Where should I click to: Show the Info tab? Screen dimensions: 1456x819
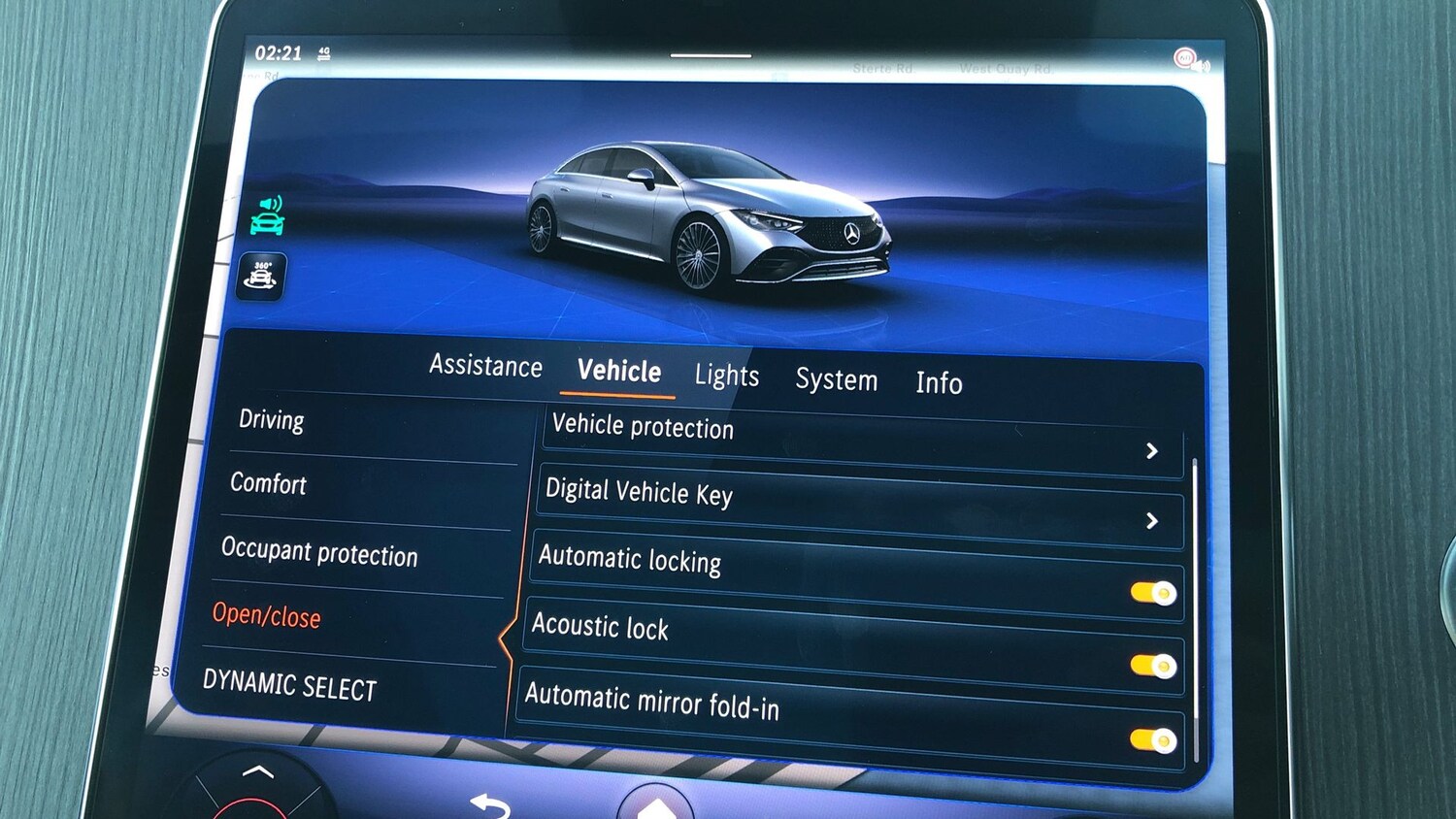[x=939, y=383]
